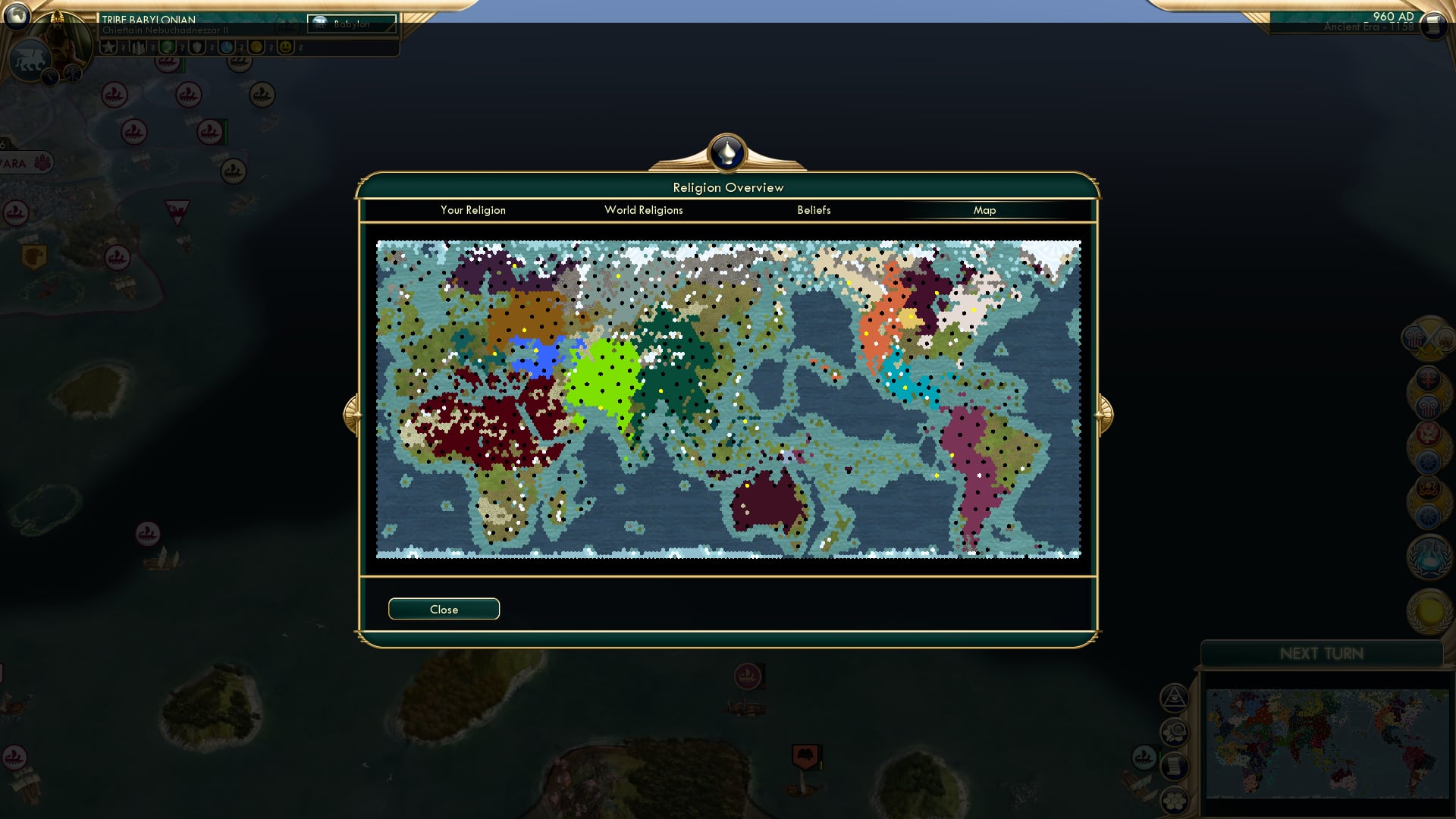Toggle strategic view with the hex-tiles icon
Viewport: 1456px width, 819px height.
[x=1175, y=802]
